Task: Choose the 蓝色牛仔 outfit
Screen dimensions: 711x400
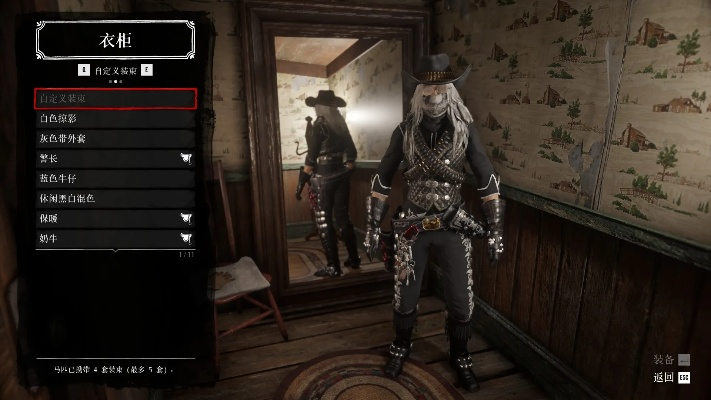Action: coord(115,178)
